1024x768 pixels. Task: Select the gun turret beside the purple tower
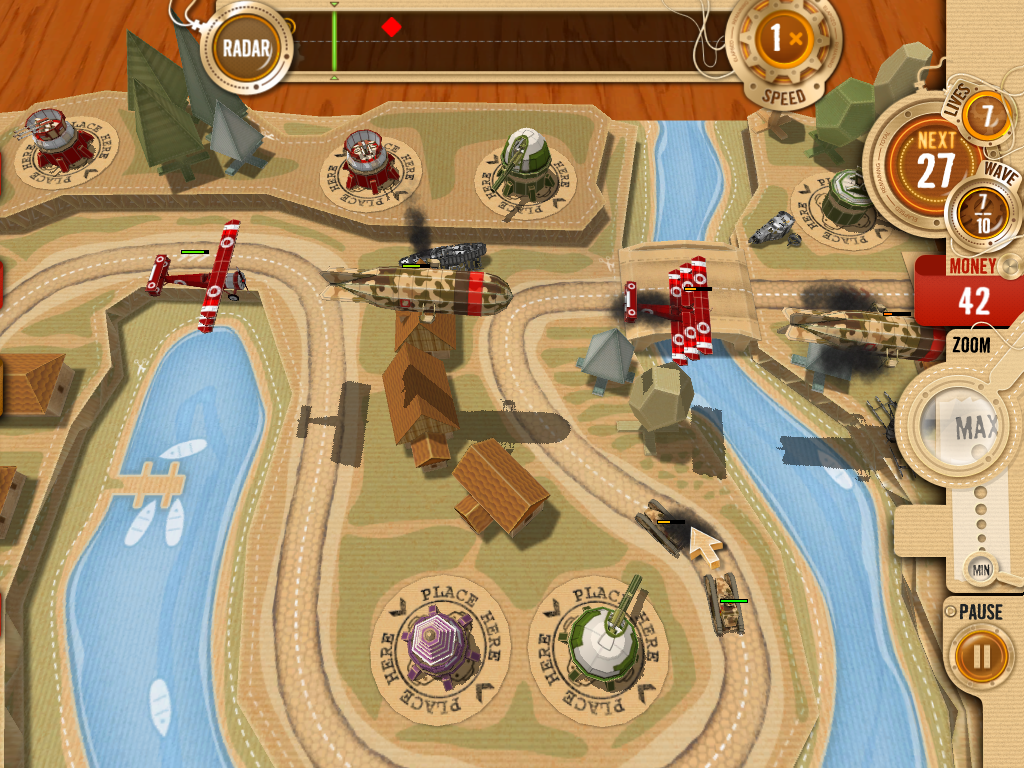(607, 640)
